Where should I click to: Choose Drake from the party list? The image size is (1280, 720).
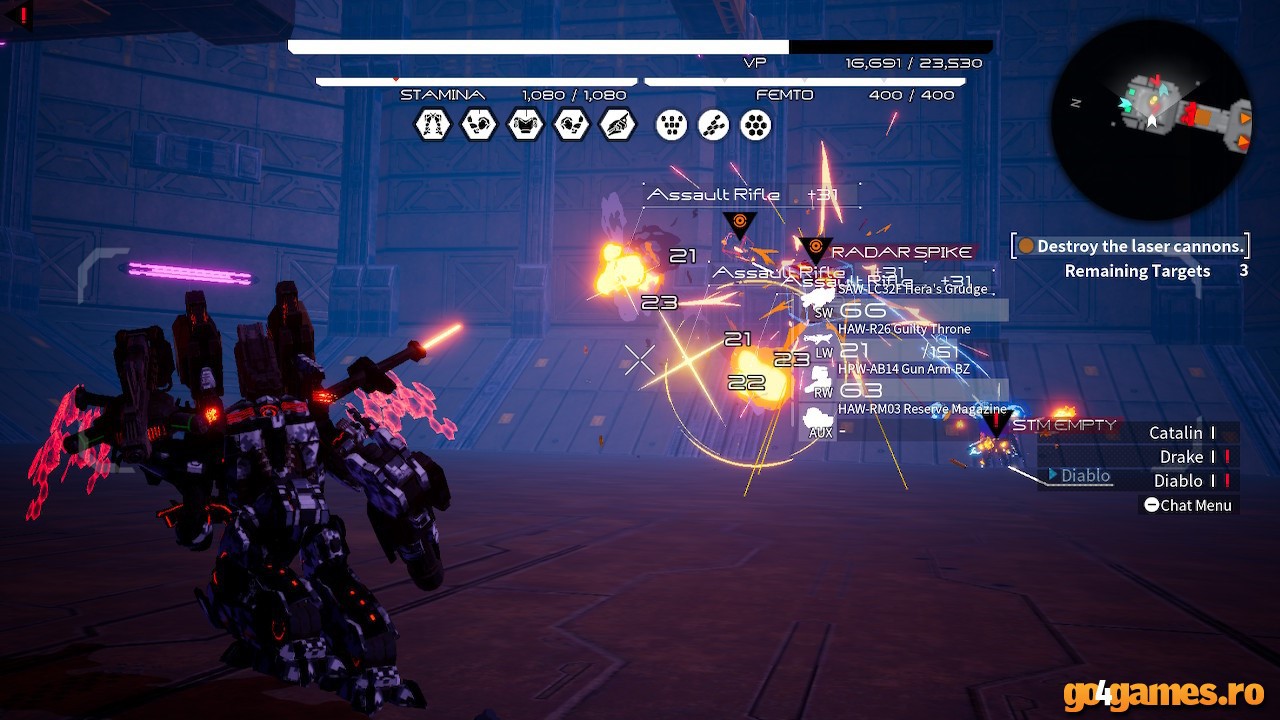1181,457
